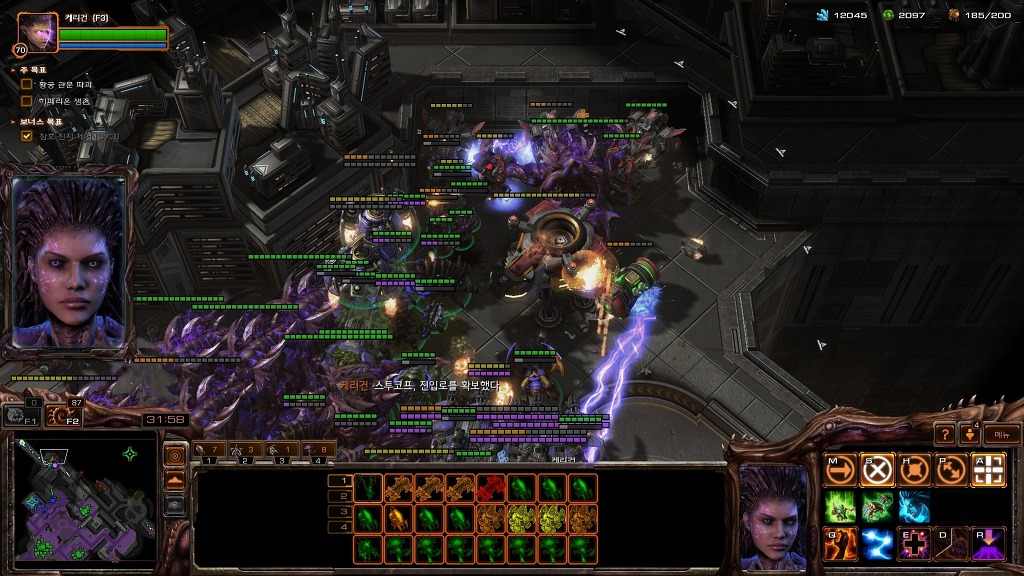
Task: Activate the Stop command icon
Action: (x=877, y=470)
